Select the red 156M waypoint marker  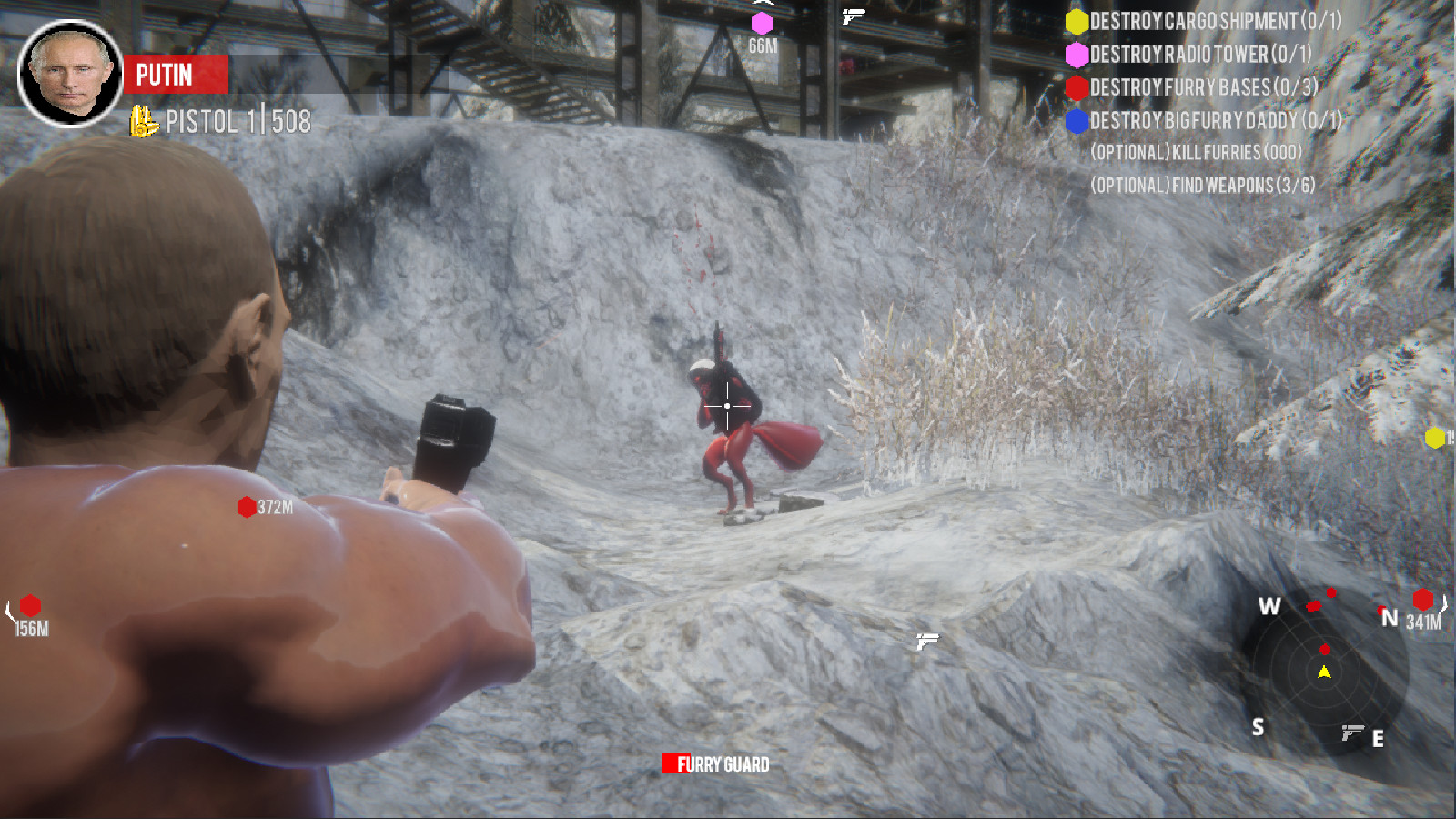tap(30, 605)
